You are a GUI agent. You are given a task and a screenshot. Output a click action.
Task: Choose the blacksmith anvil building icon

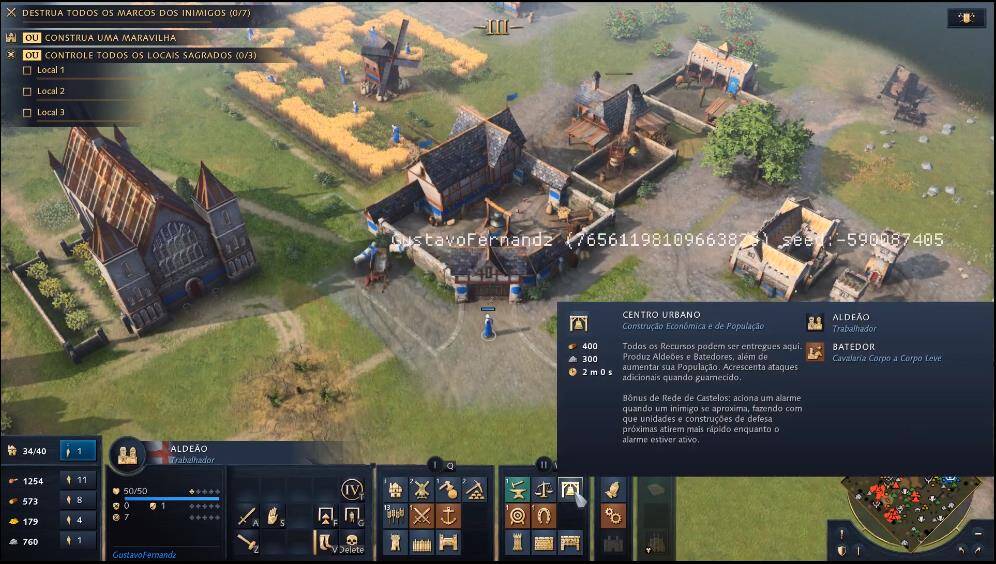pyautogui.click(x=517, y=490)
